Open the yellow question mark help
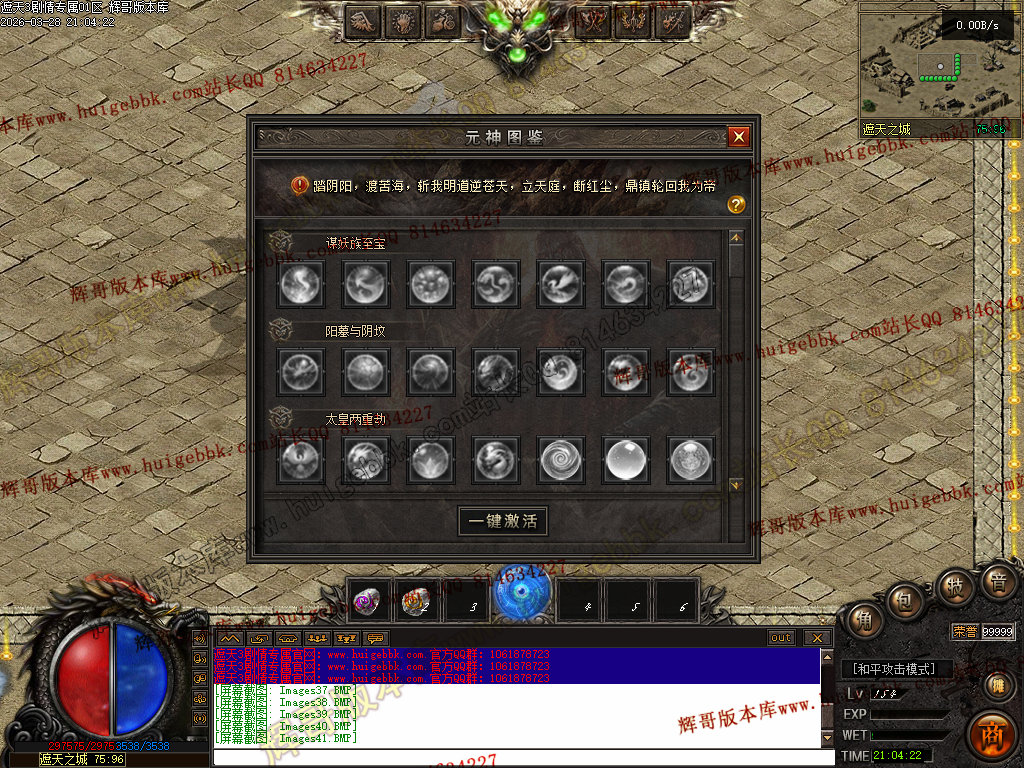The width and height of the screenshot is (1024, 768). point(737,205)
